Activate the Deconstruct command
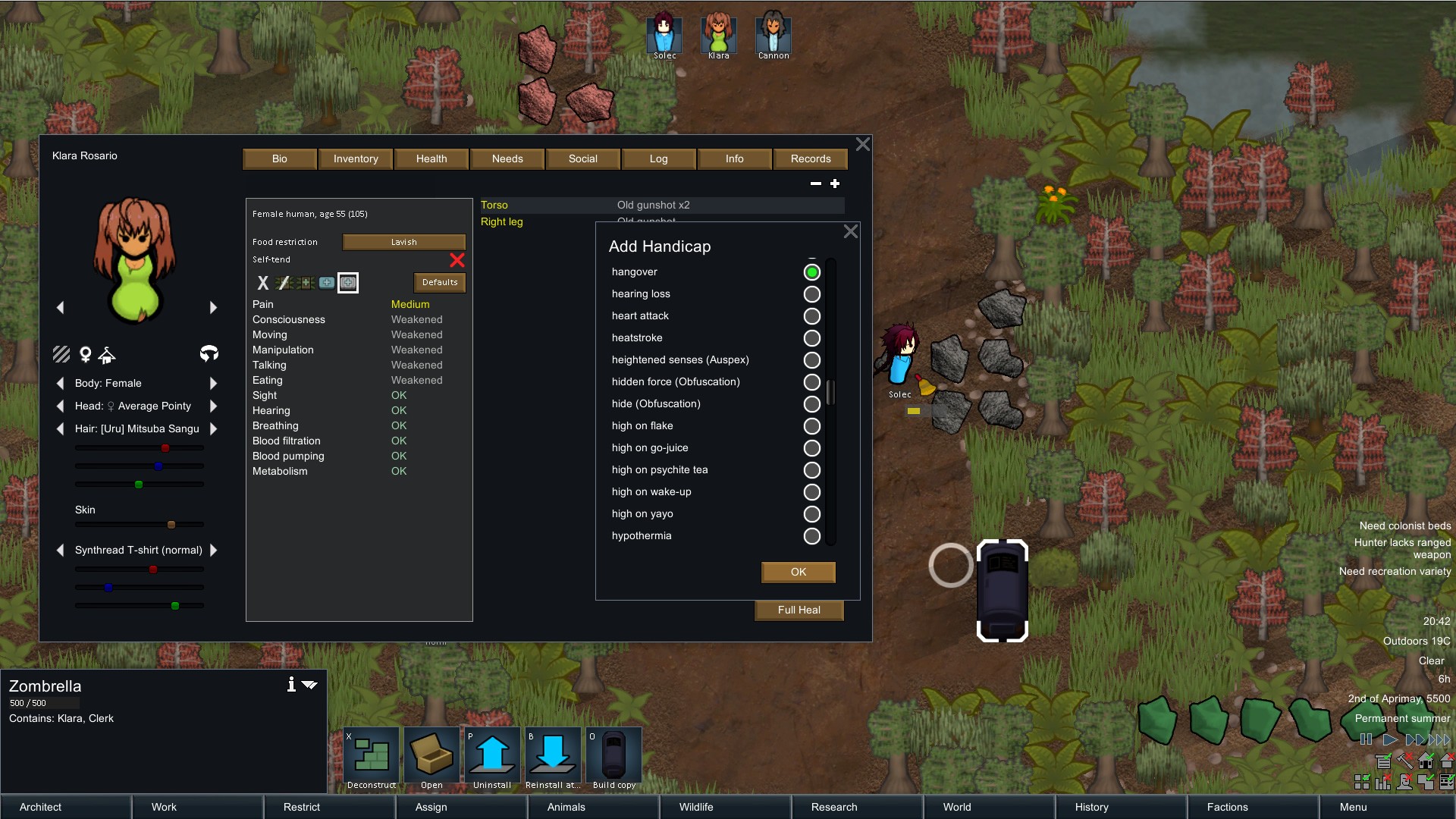The image size is (1456, 819). [x=372, y=756]
